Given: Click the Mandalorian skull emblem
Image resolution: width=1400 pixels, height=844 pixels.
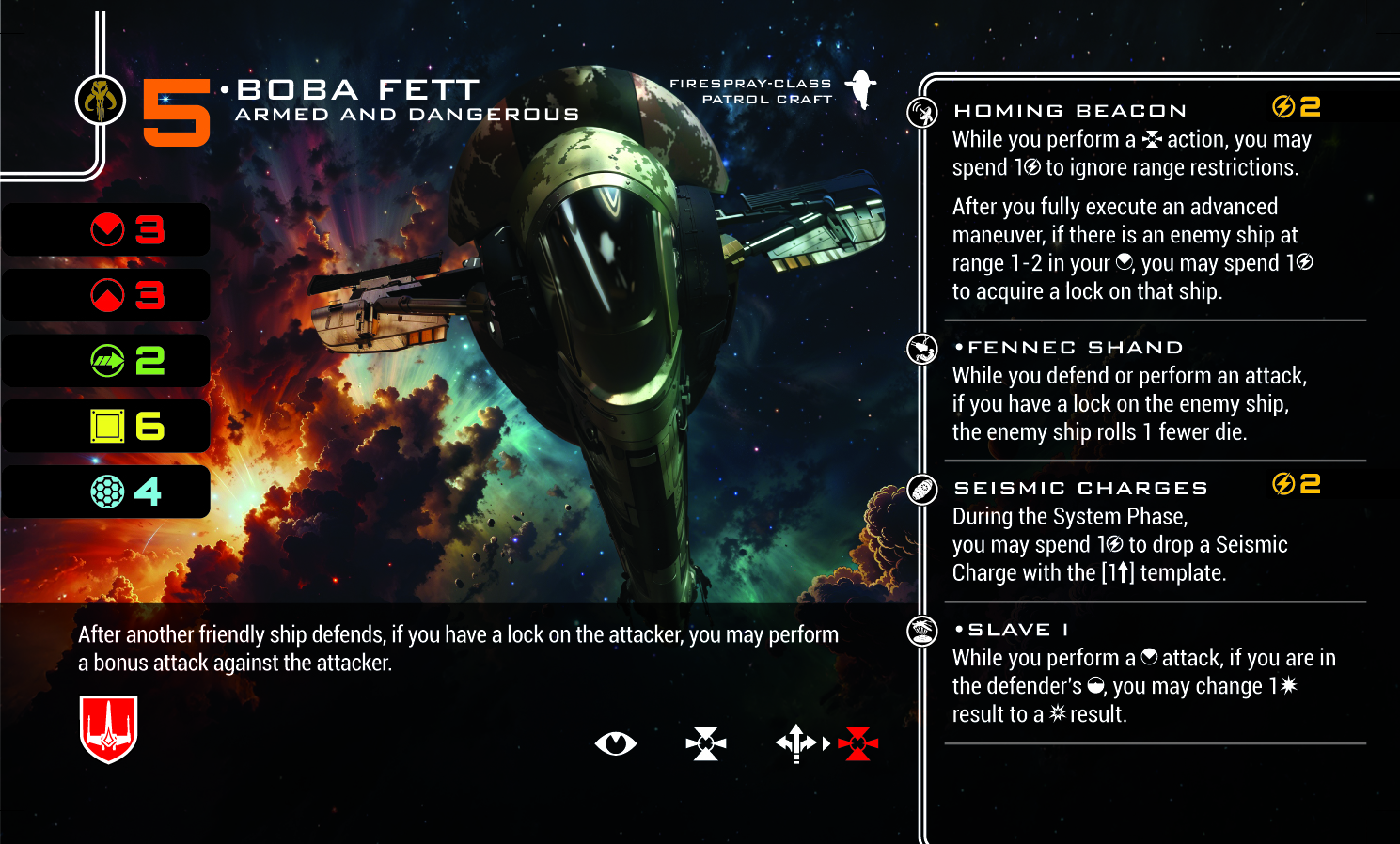Looking at the screenshot, I should coord(101,100).
